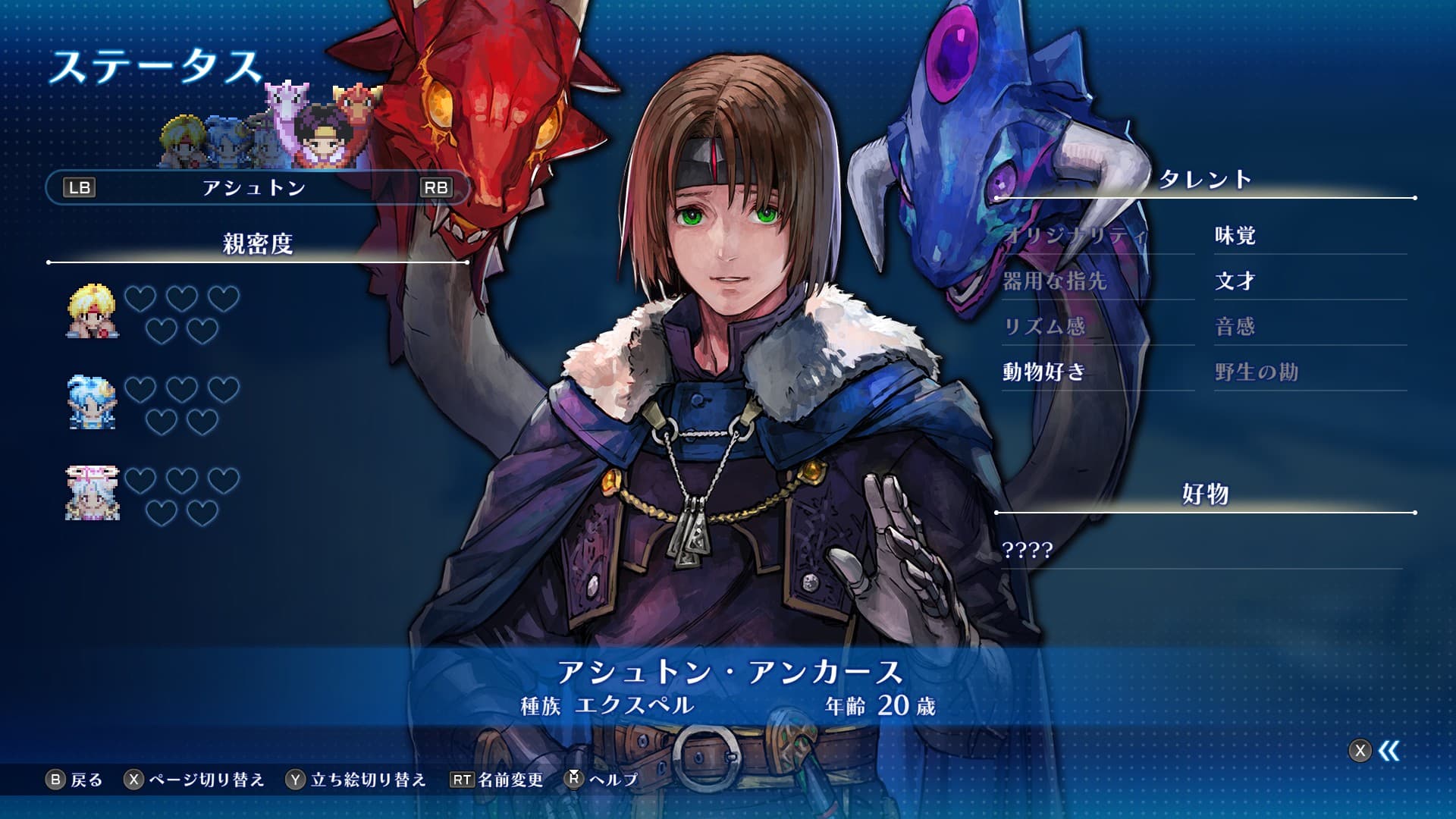Select the オリジナリティ talent entry
Image resolution: width=1456 pixels, height=819 pixels.
1075,236
